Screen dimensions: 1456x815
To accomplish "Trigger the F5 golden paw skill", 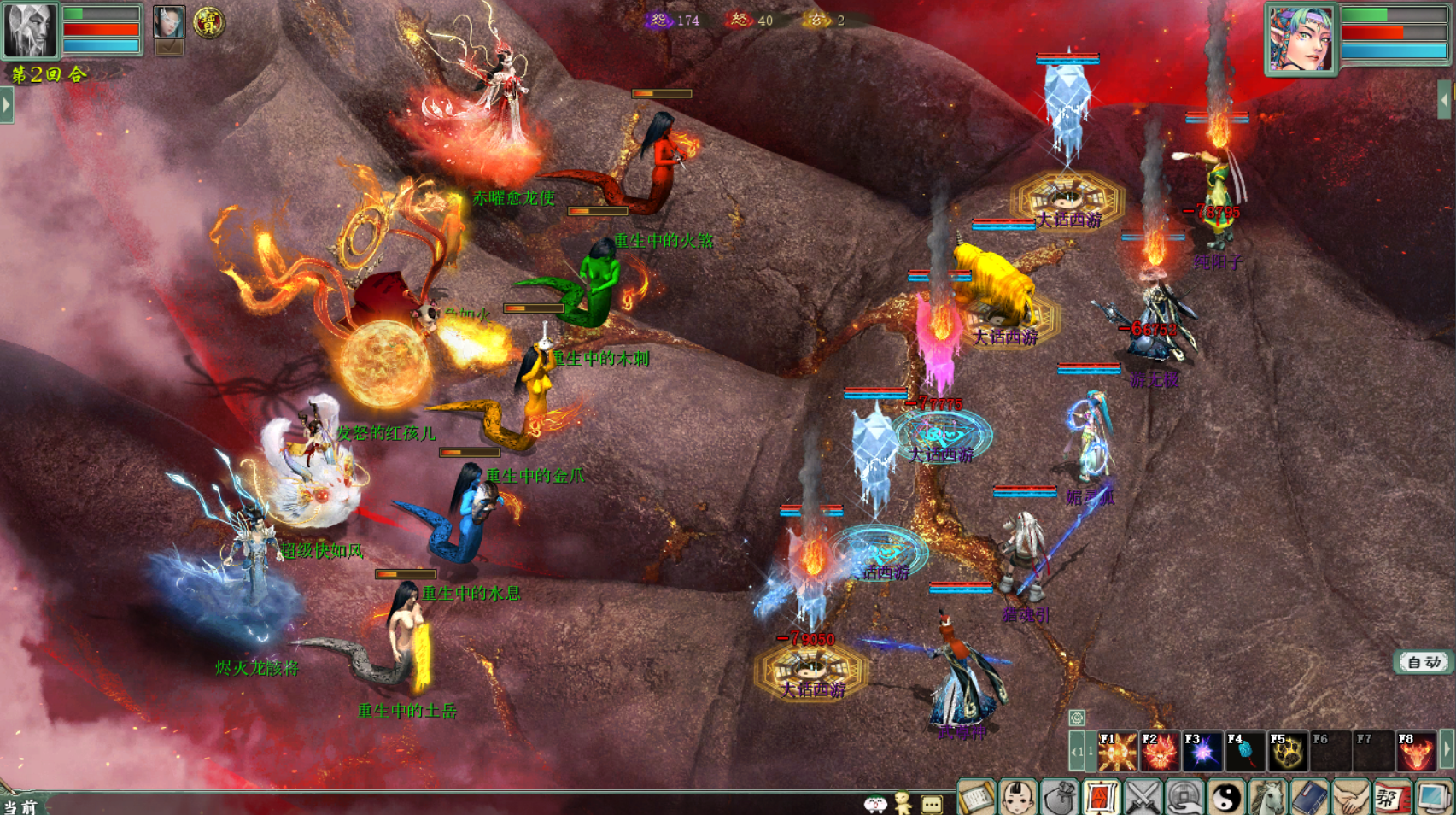I will point(1288,751).
